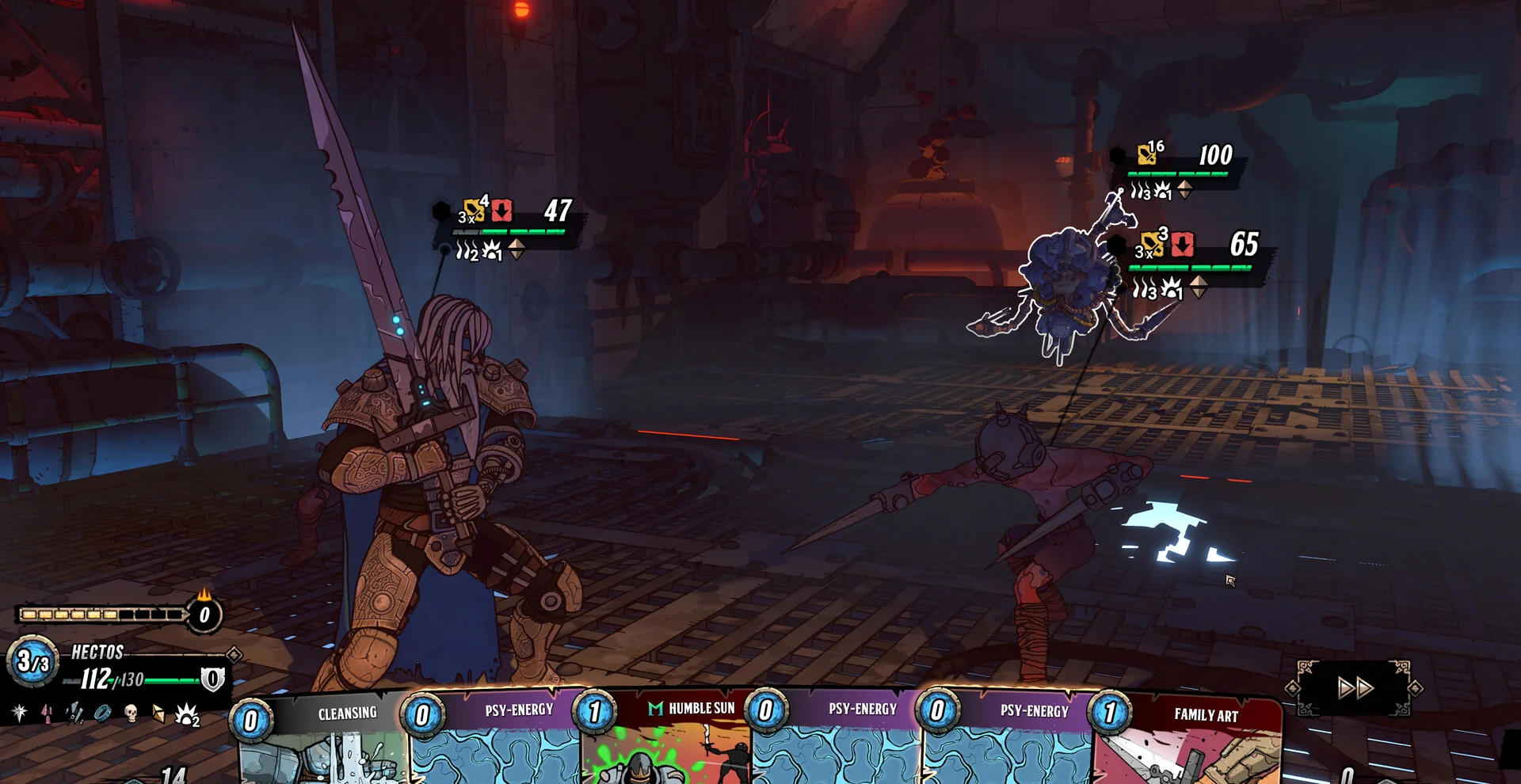
Task: Check the white four-point star icon
Action: (x=19, y=713)
